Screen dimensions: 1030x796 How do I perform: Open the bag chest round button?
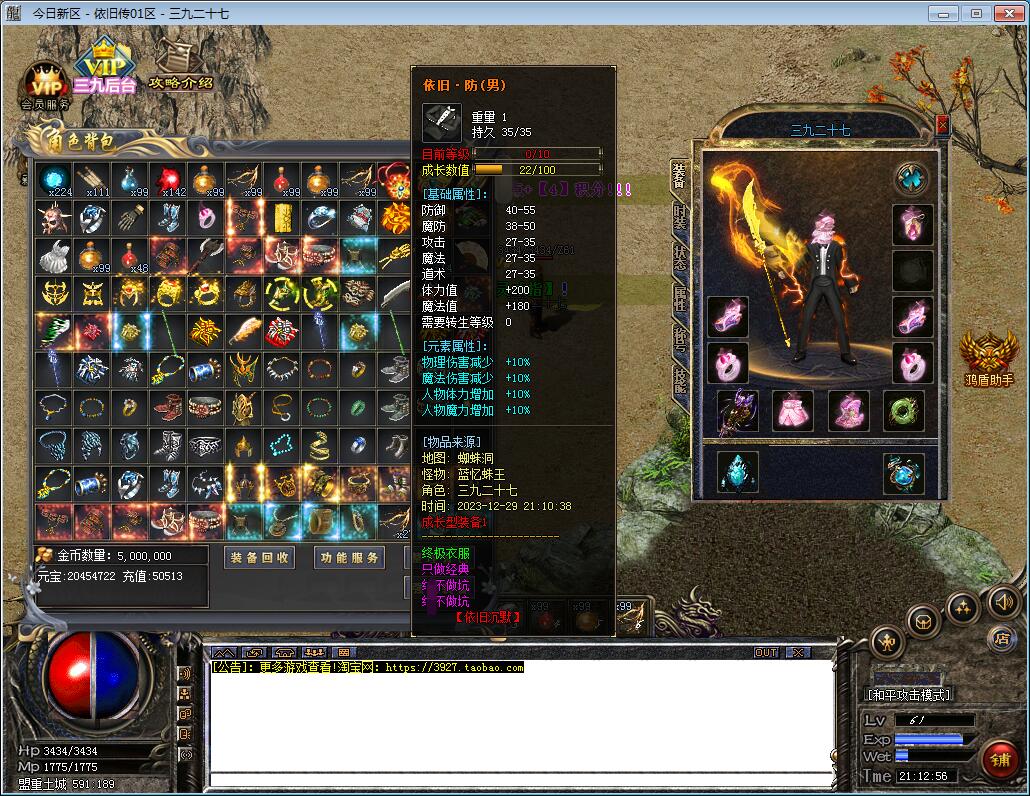tap(923, 621)
